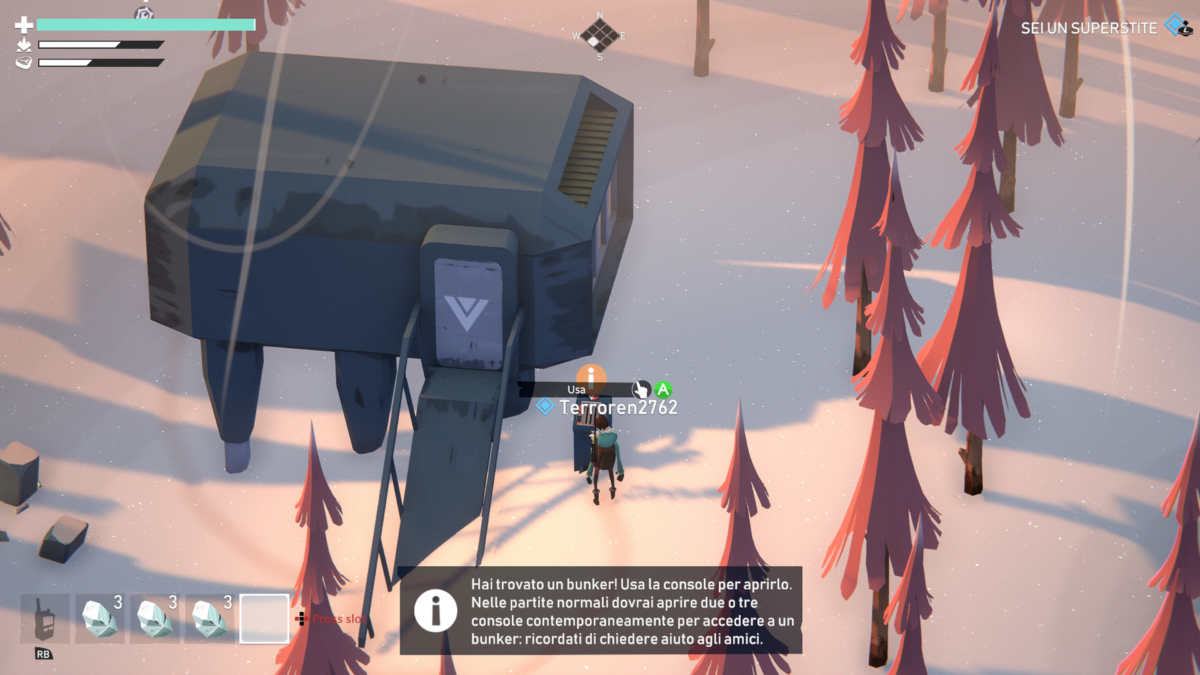Open the orange info marker above the console

point(591,376)
